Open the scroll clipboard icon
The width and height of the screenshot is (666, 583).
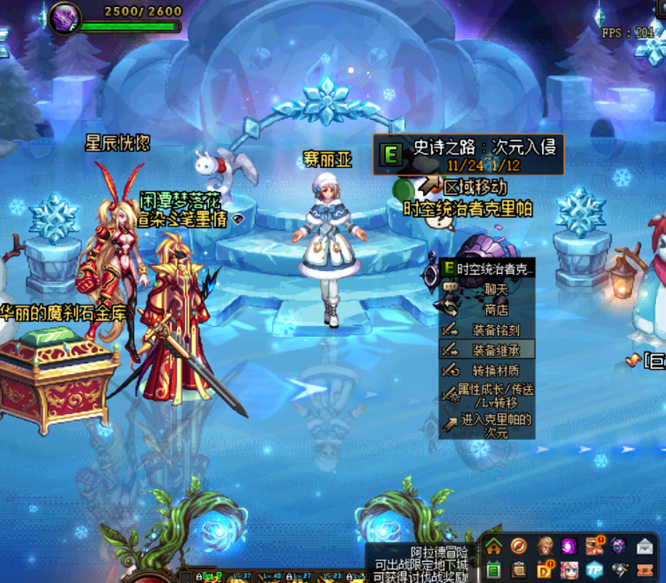519,571
